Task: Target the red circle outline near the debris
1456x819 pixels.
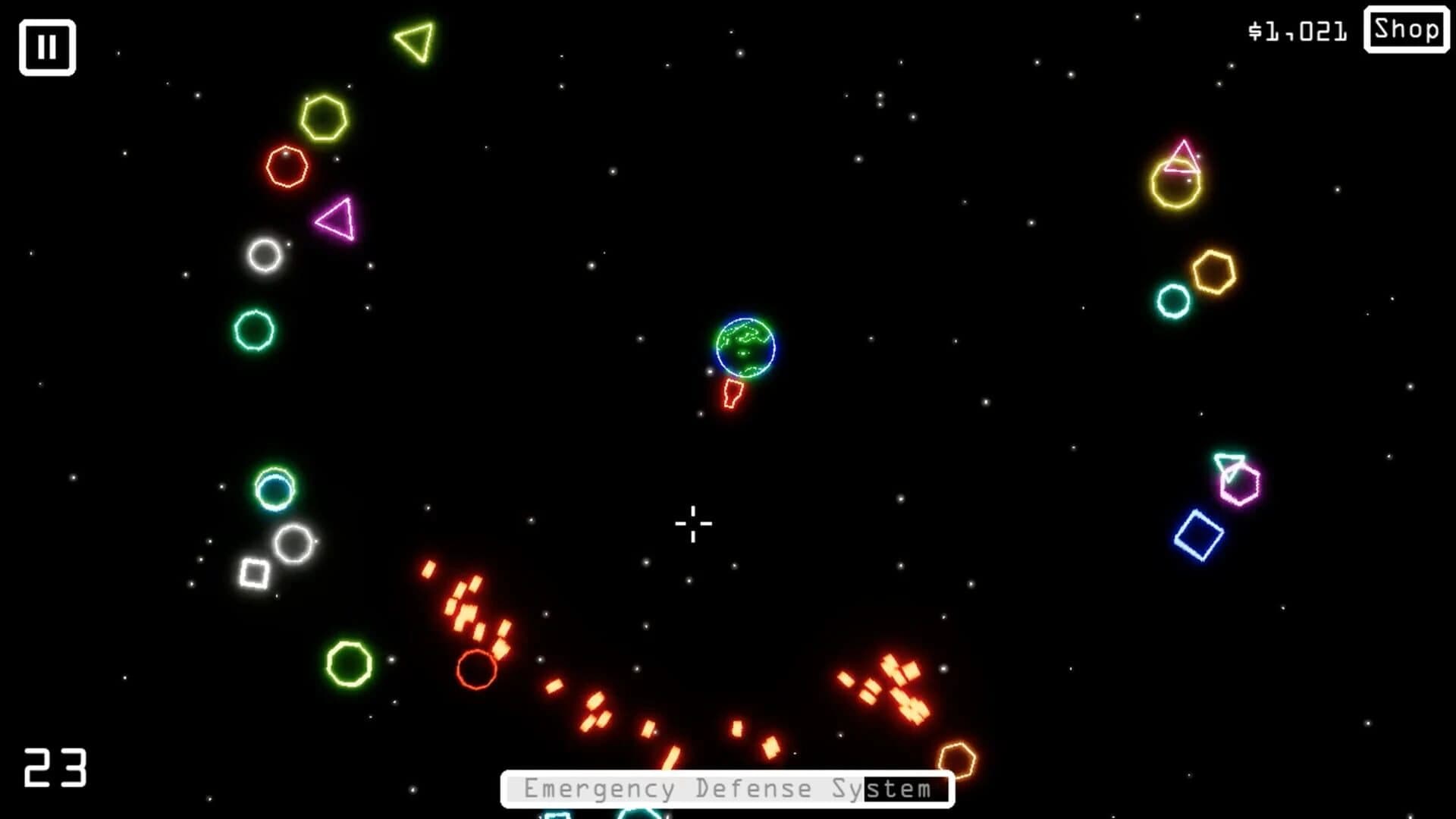Action: tap(478, 670)
